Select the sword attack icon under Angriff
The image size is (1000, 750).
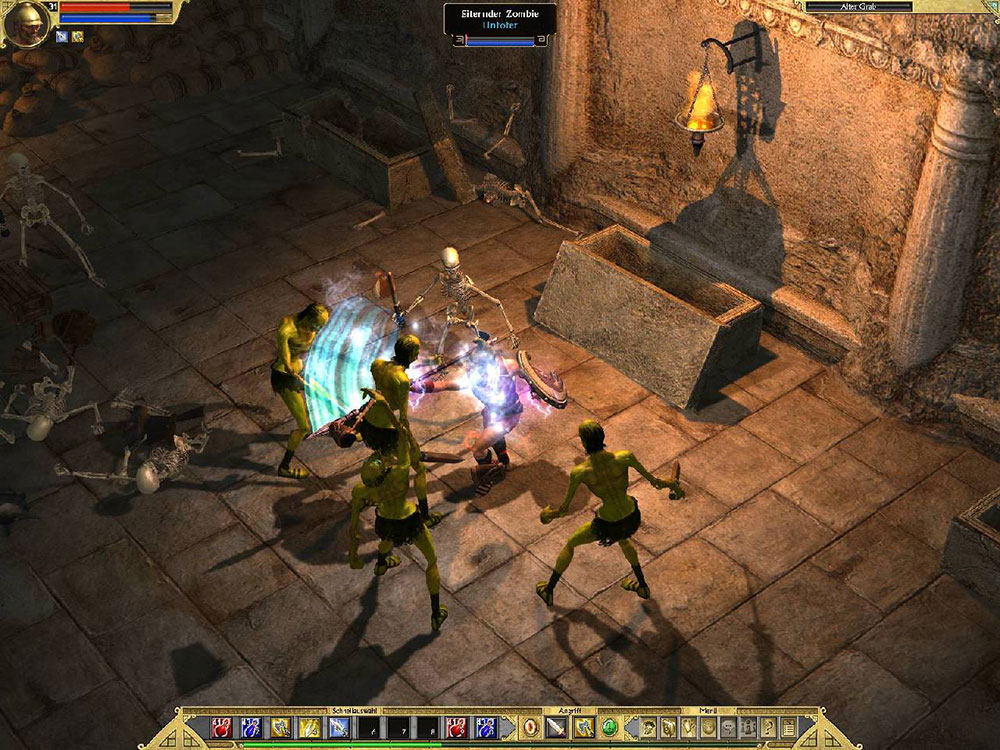click(x=556, y=727)
